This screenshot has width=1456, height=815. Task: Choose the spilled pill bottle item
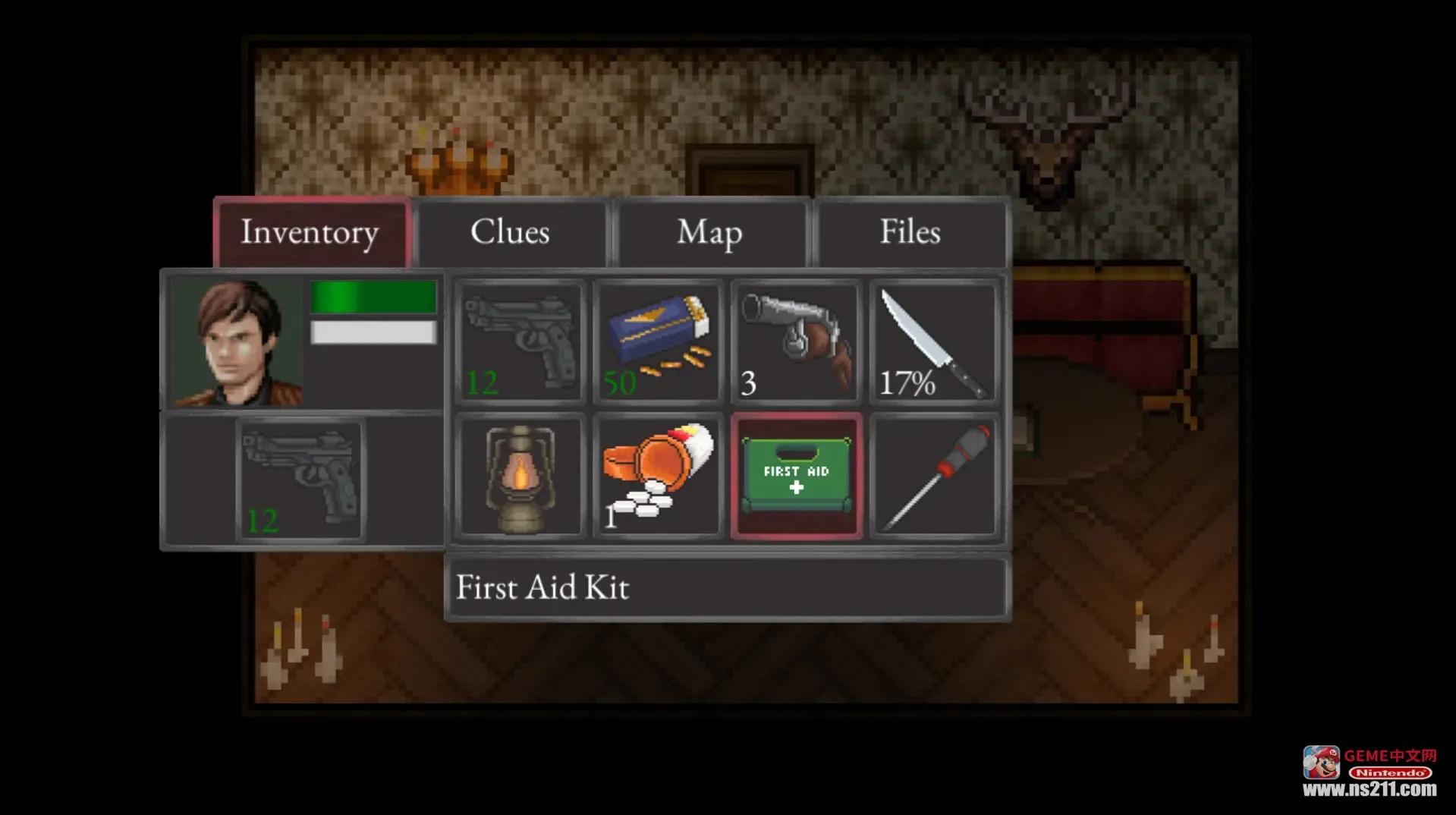click(658, 477)
